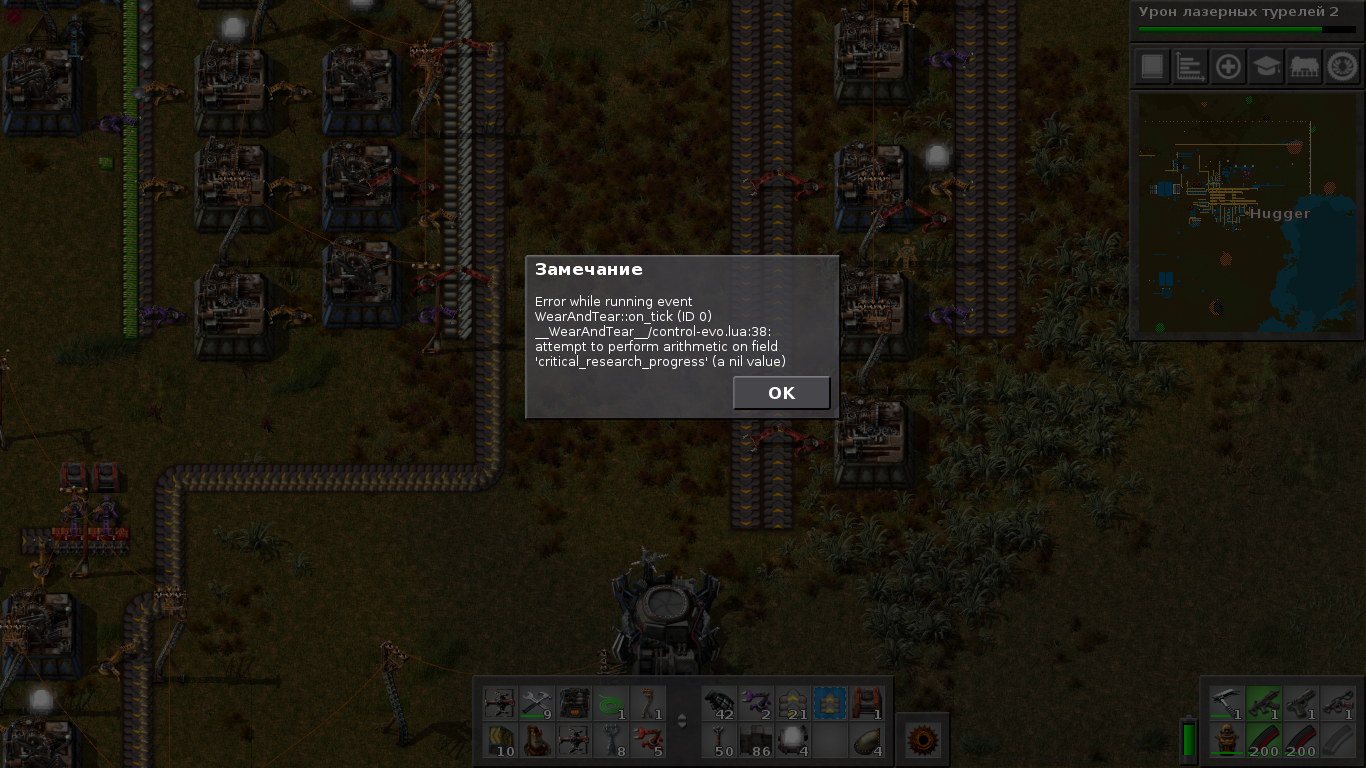1366x768 pixels.
Task: Click the armor equipment slot
Action: point(1227,741)
